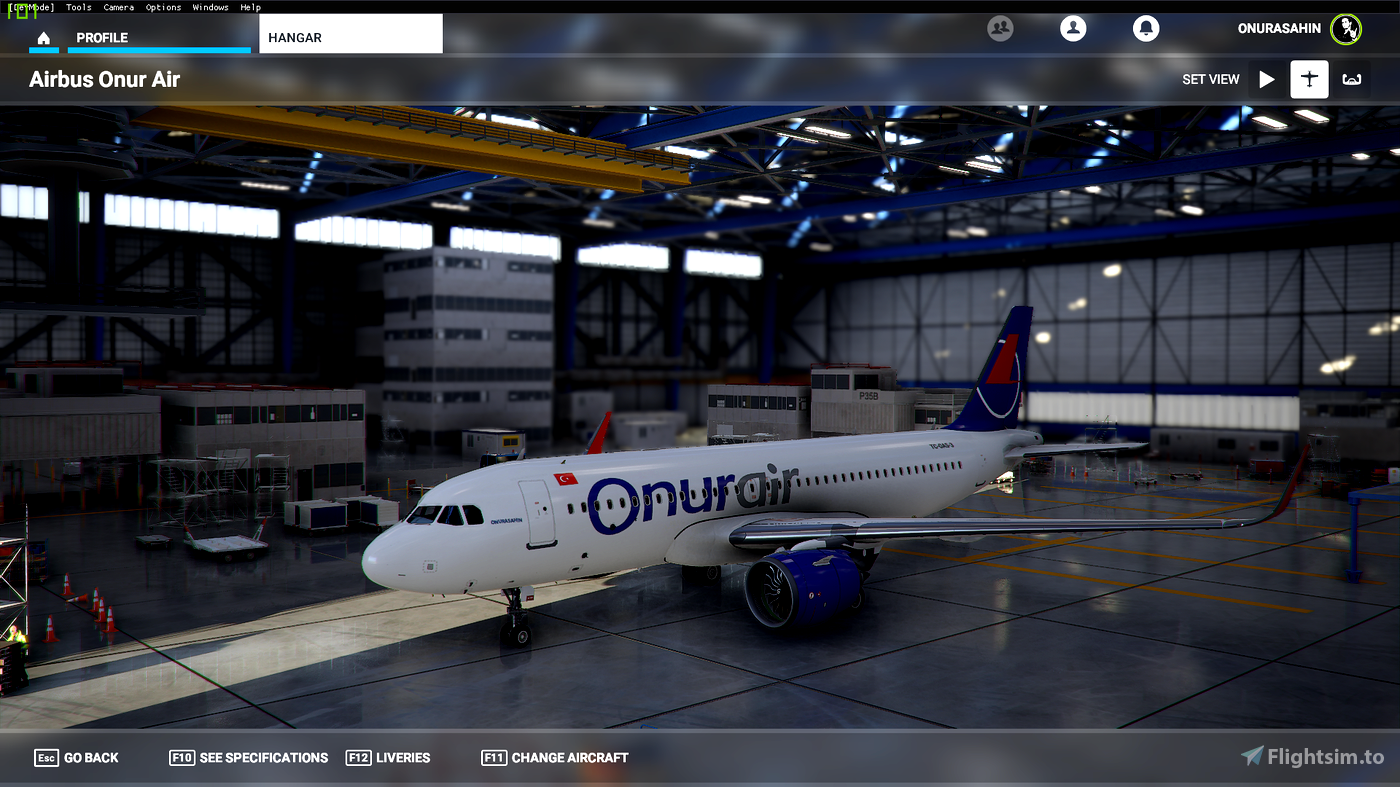
Task: Open the Windows menu
Action: (x=210, y=7)
